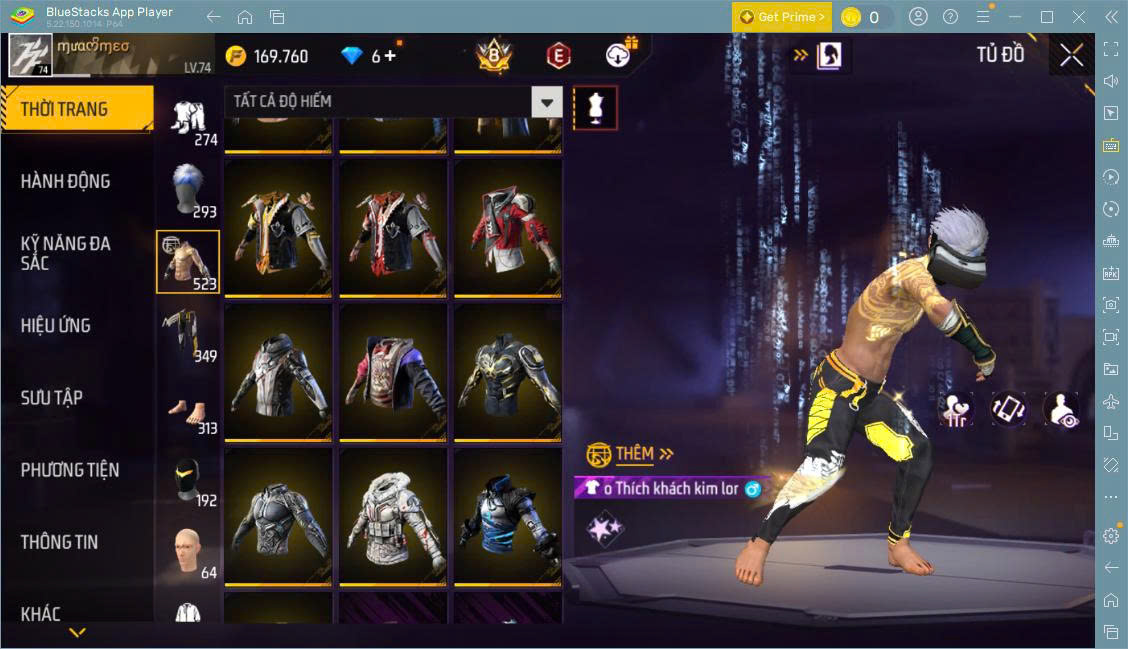Choose the hair subcategory with 293 items

(x=188, y=189)
